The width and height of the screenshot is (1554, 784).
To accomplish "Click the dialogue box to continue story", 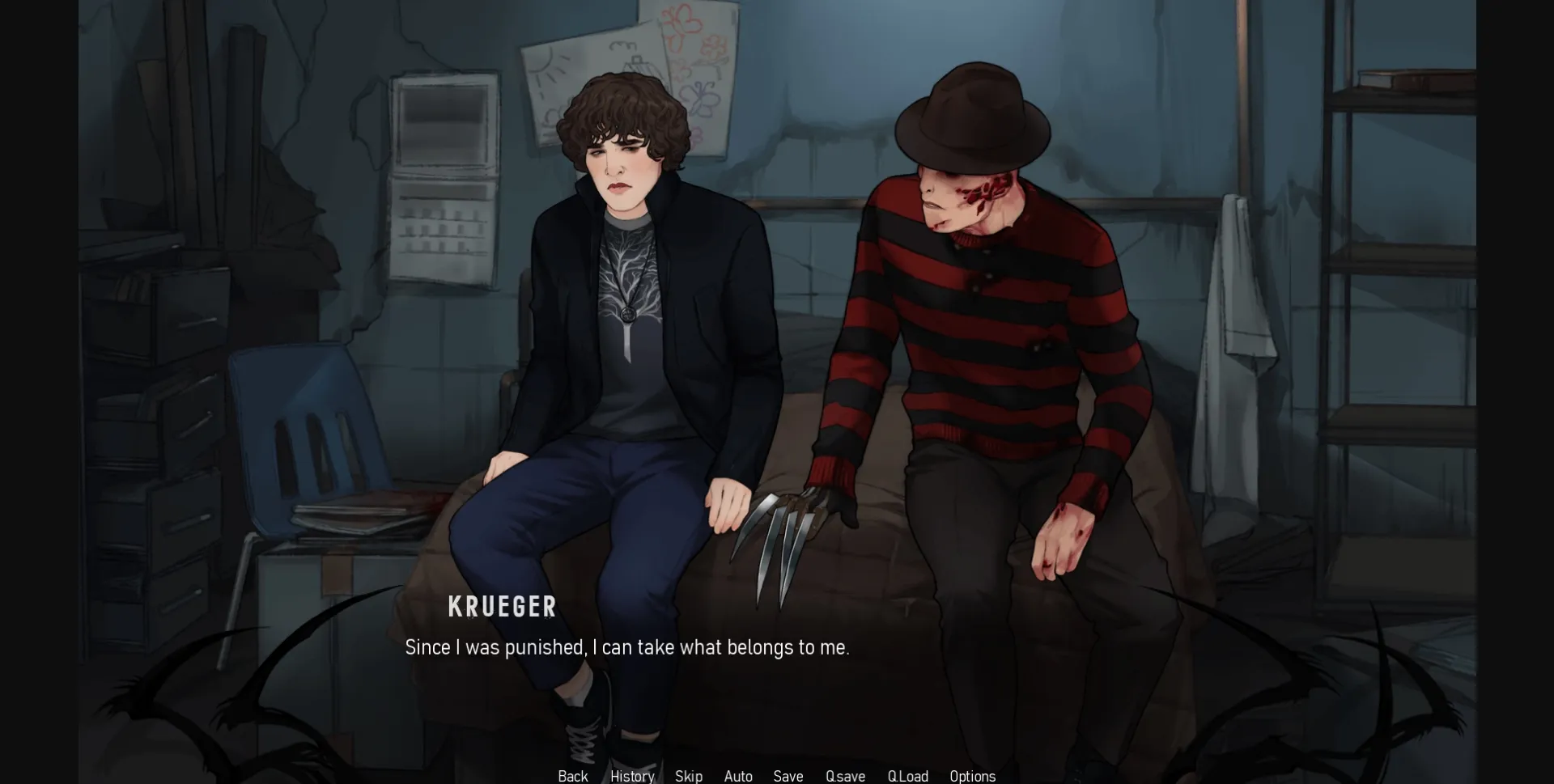I will click(627, 647).
